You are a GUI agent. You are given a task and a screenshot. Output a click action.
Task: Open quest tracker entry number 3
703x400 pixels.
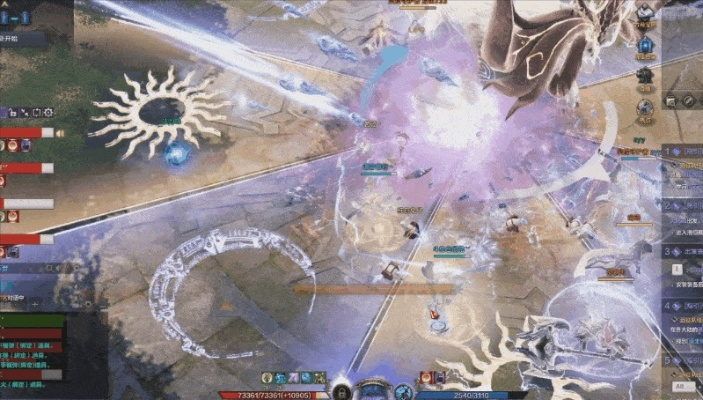pos(684,253)
